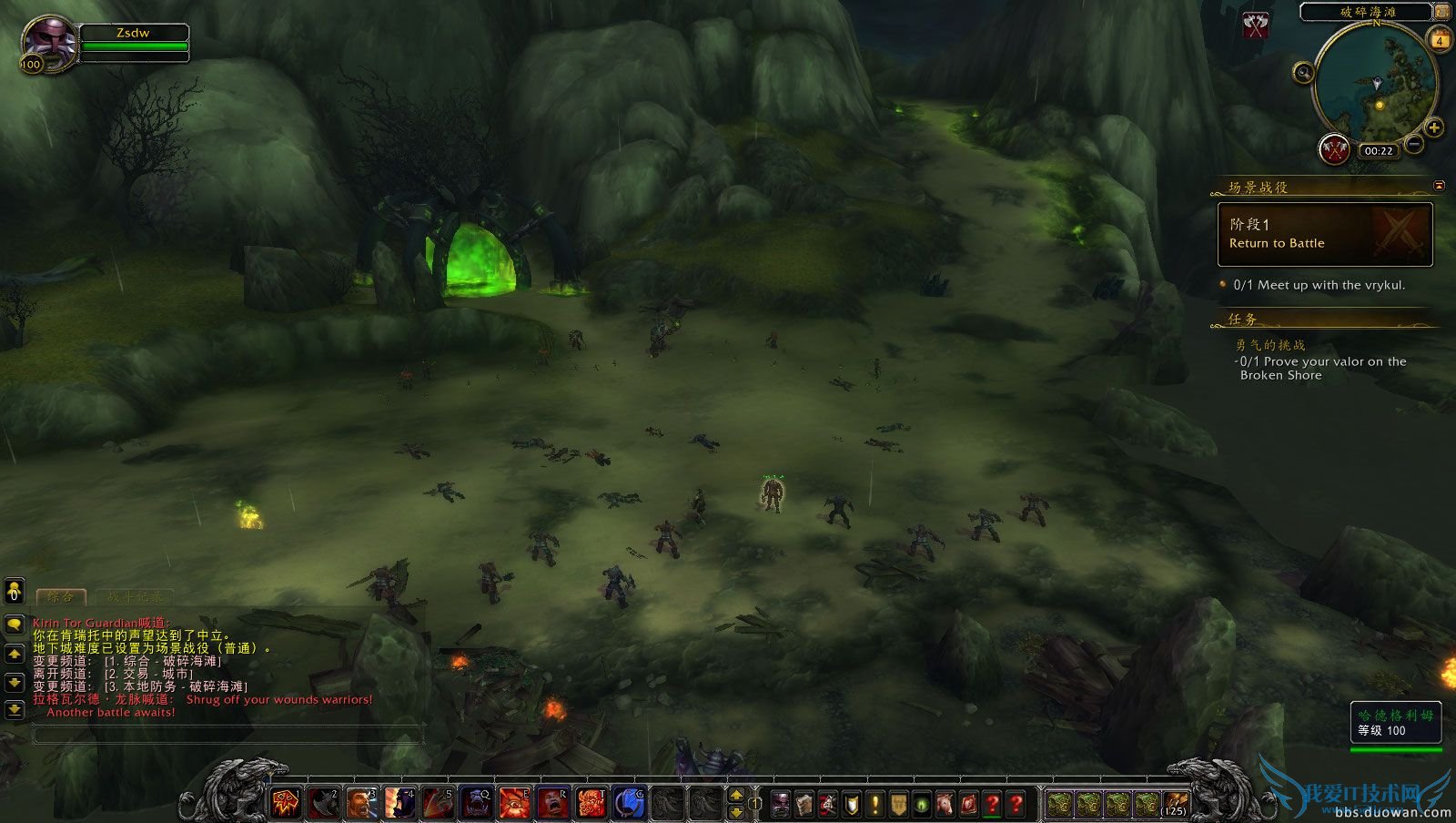Select the minimap tracking magnifier icon
1456x823 pixels.
[x=1304, y=71]
